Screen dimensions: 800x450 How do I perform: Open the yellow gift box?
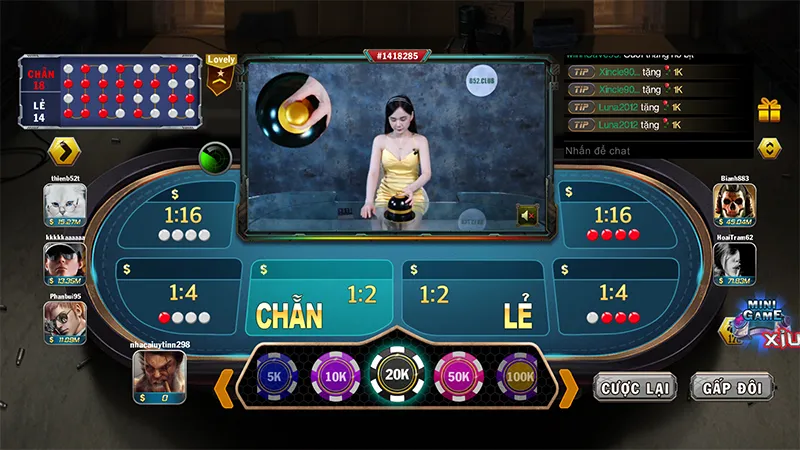[x=769, y=110]
